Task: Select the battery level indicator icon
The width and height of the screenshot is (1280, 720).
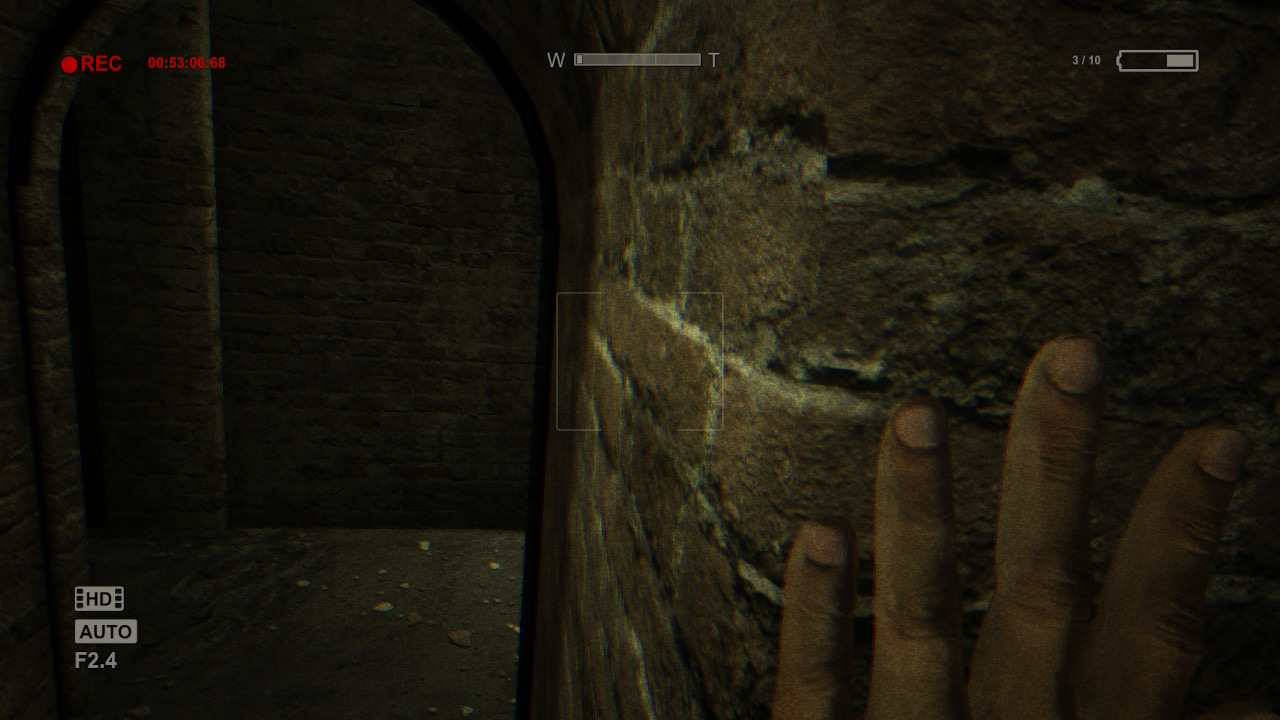Action: click(1160, 60)
